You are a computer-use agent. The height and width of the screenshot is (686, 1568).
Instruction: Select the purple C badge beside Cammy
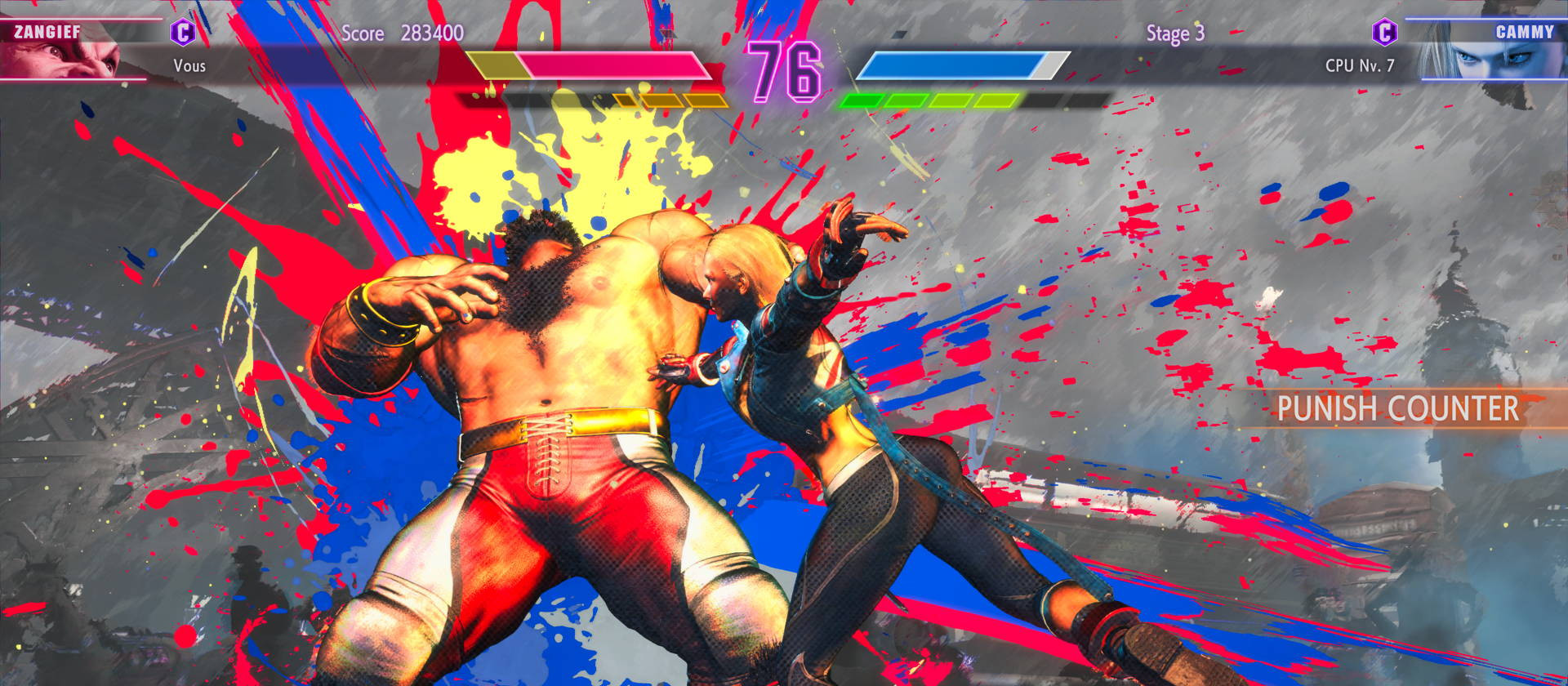(x=1384, y=33)
